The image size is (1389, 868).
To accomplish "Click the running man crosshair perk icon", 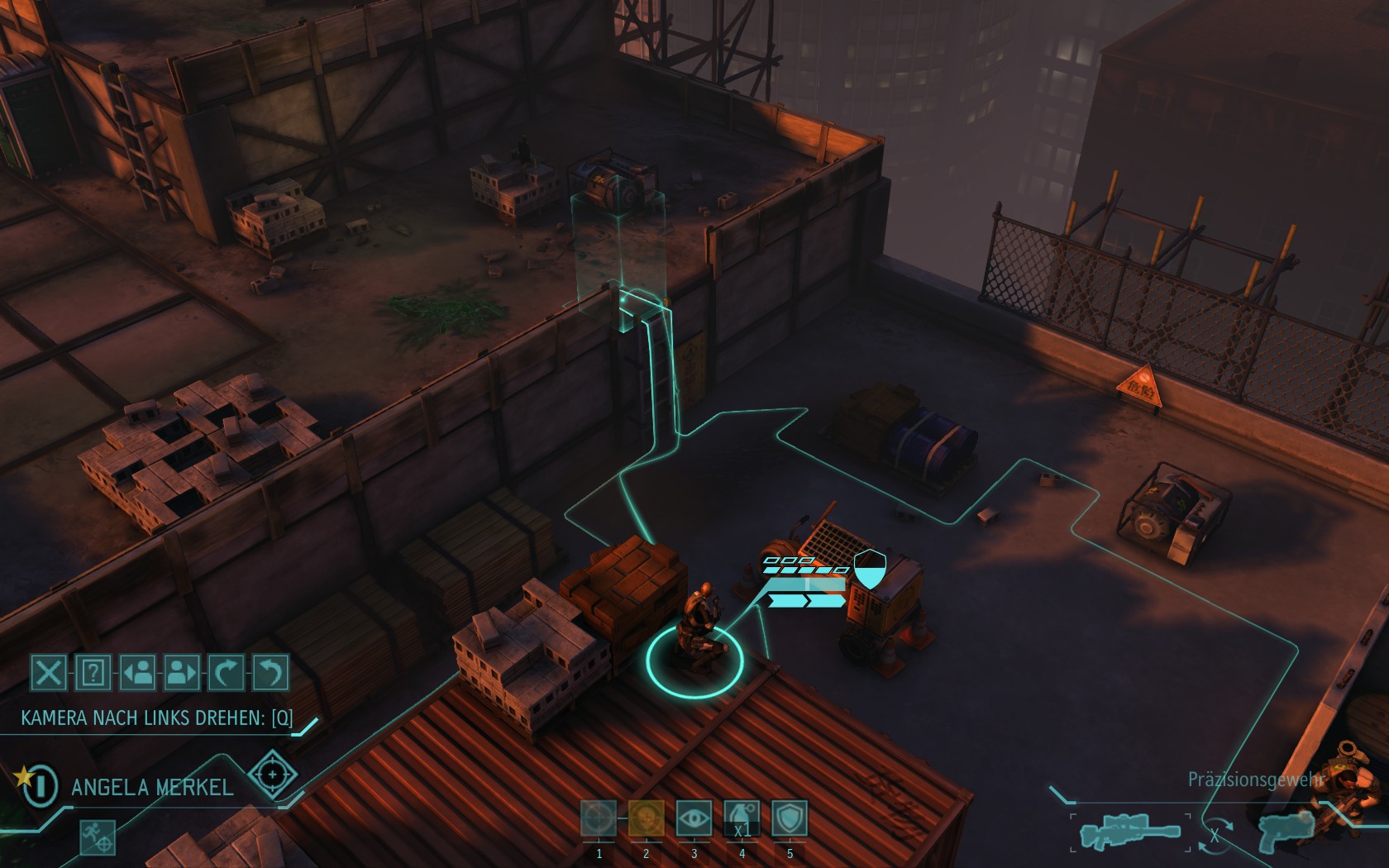I will pos(97,837).
